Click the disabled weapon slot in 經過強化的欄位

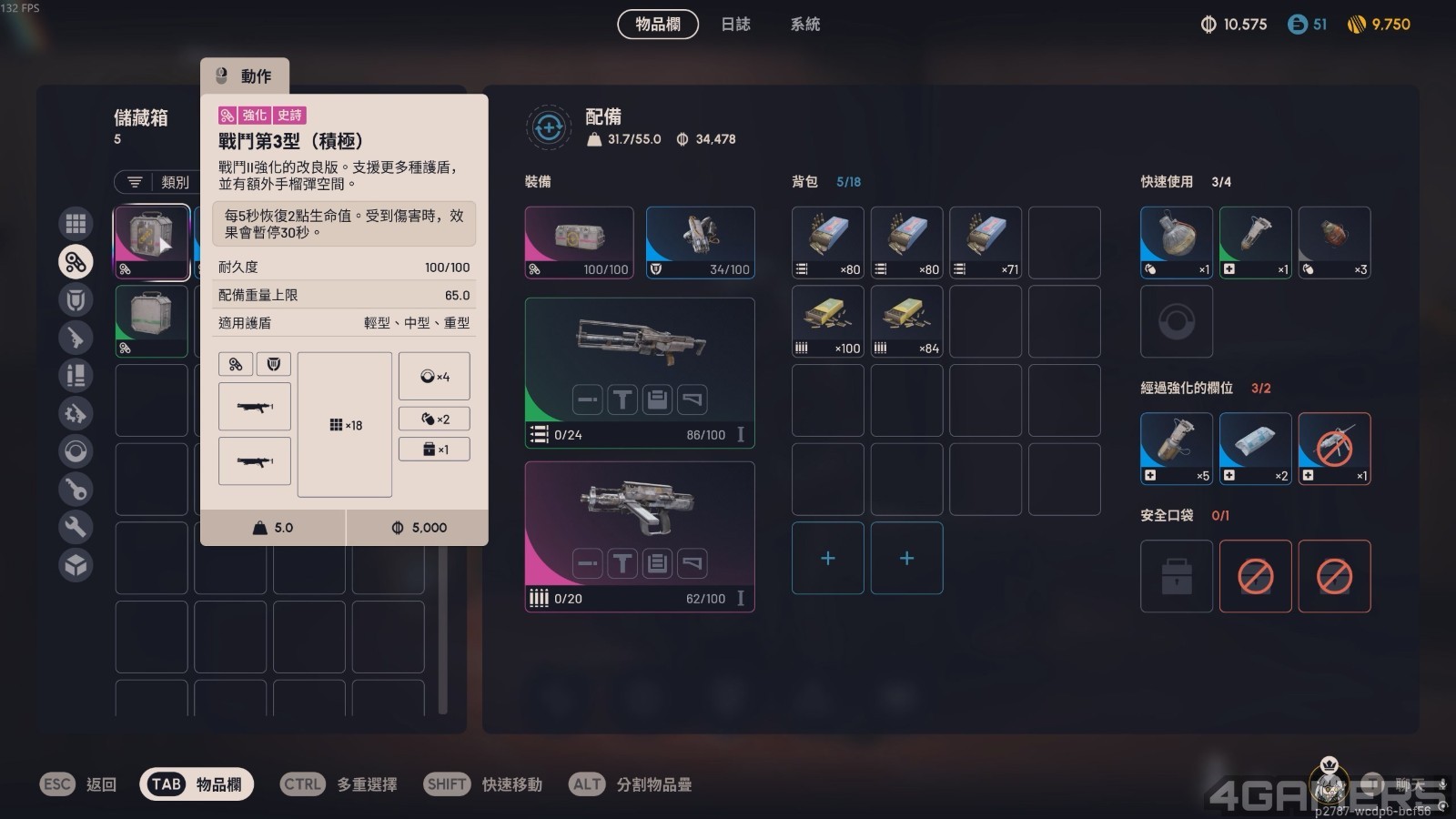pos(1334,448)
